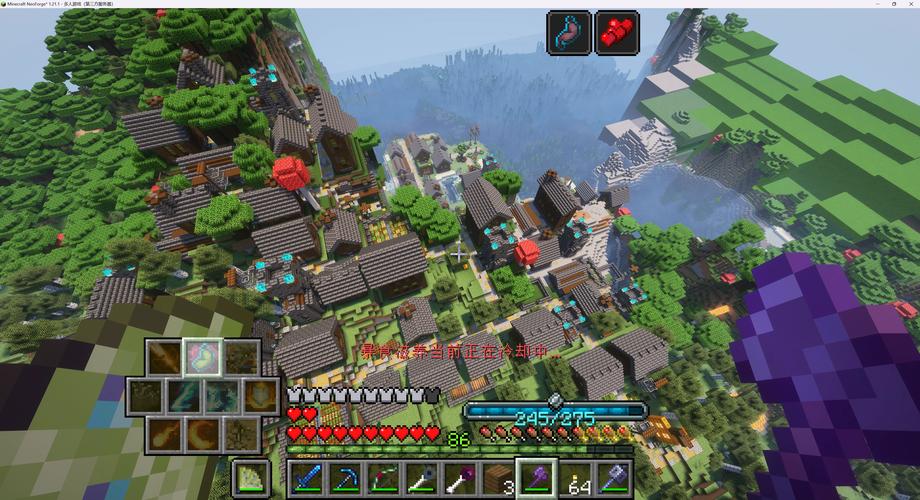Select the highlighted stomach spell icon

tap(203, 358)
